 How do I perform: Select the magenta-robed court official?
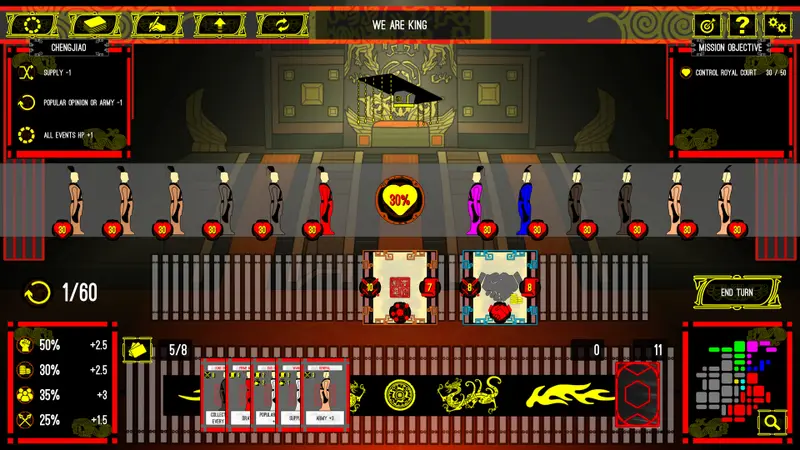pos(475,202)
